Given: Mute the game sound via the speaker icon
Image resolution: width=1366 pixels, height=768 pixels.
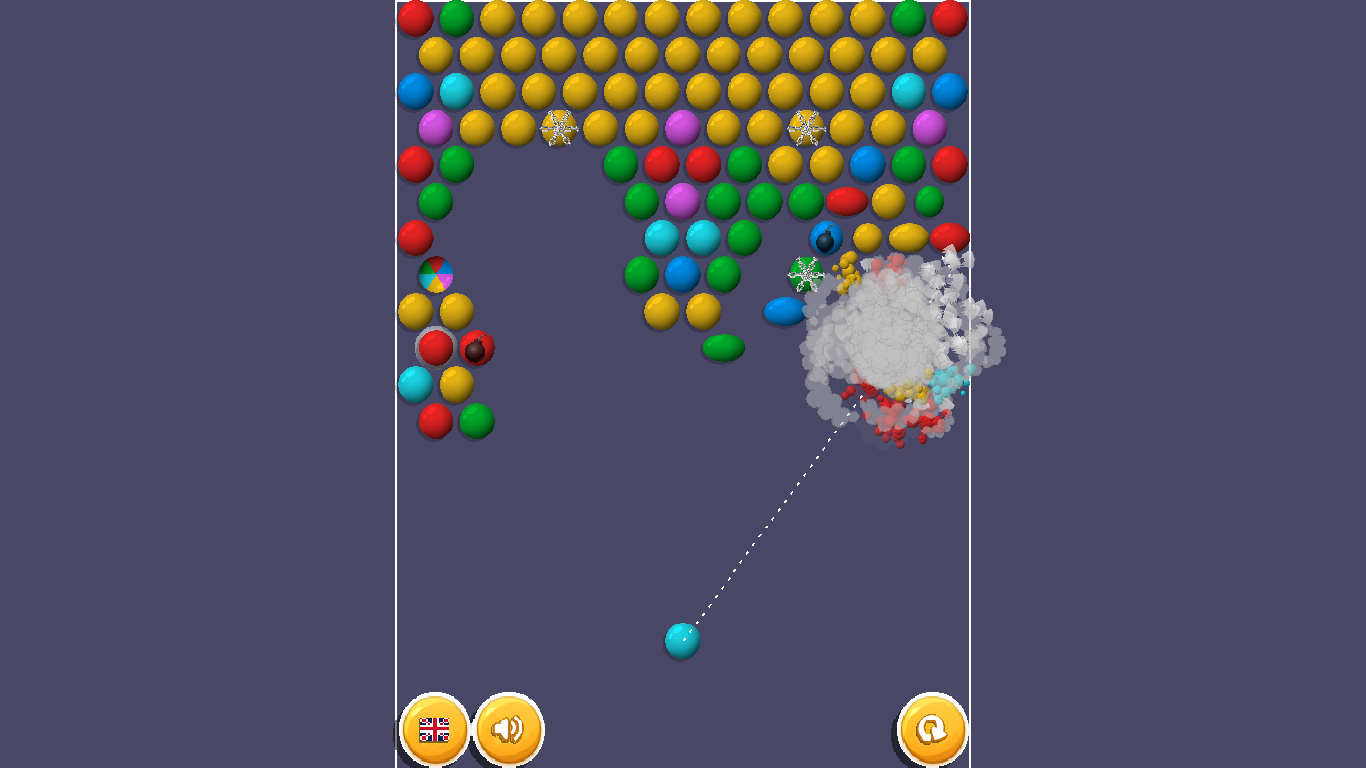Looking at the screenshot, I should pyautogui.click(x=510, y=731).
